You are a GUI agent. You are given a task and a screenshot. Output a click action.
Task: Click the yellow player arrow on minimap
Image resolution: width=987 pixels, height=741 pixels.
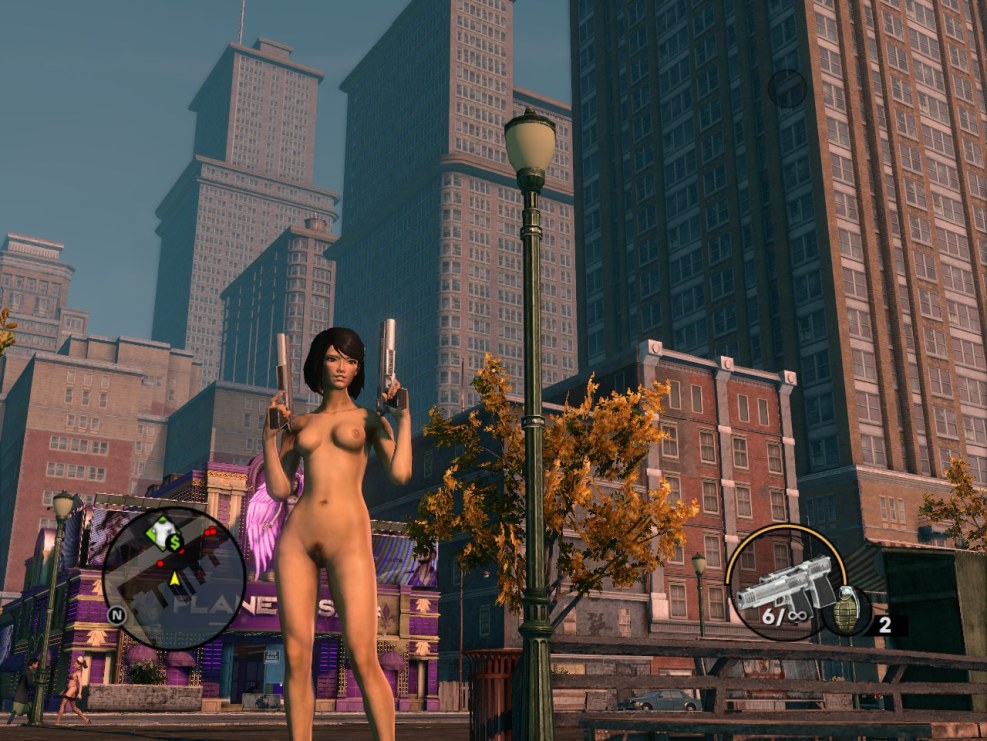175,577
